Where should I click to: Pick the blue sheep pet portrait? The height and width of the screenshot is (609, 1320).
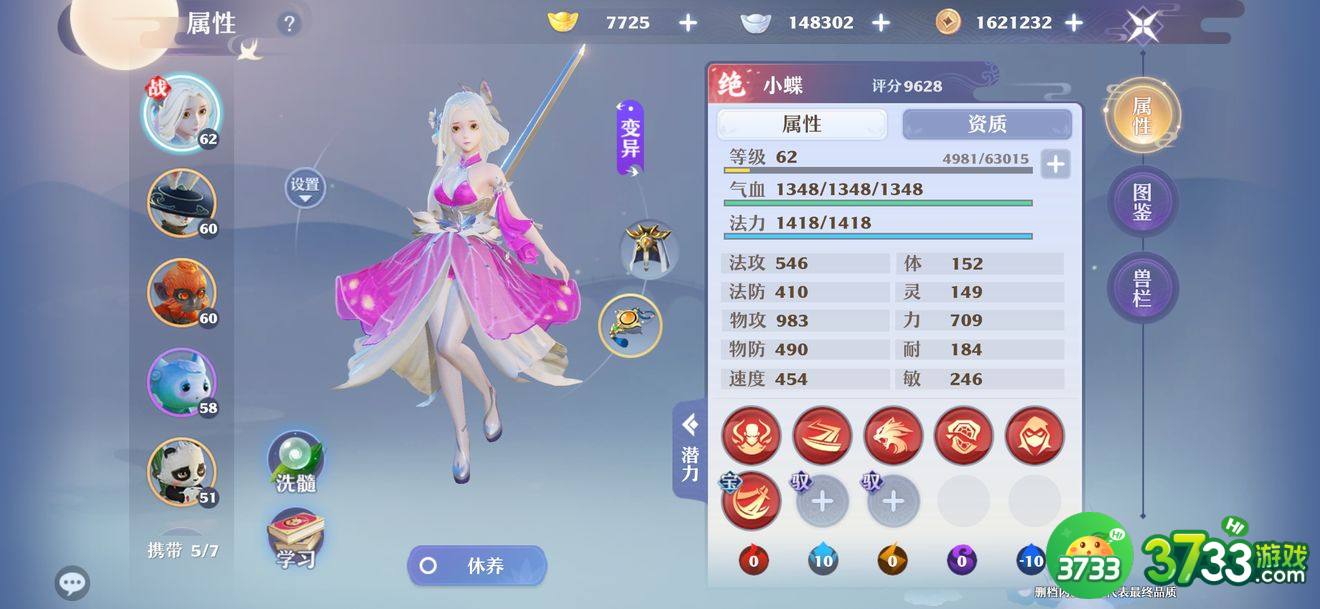(181, 382)
